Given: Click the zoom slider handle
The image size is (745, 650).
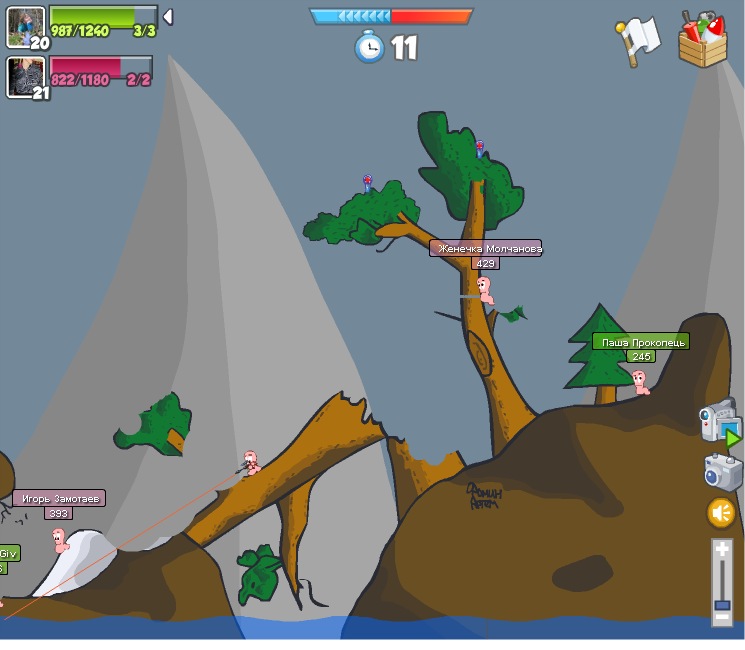Looking at the screenshot, I should pyautogui.click(x=722, y=604).
